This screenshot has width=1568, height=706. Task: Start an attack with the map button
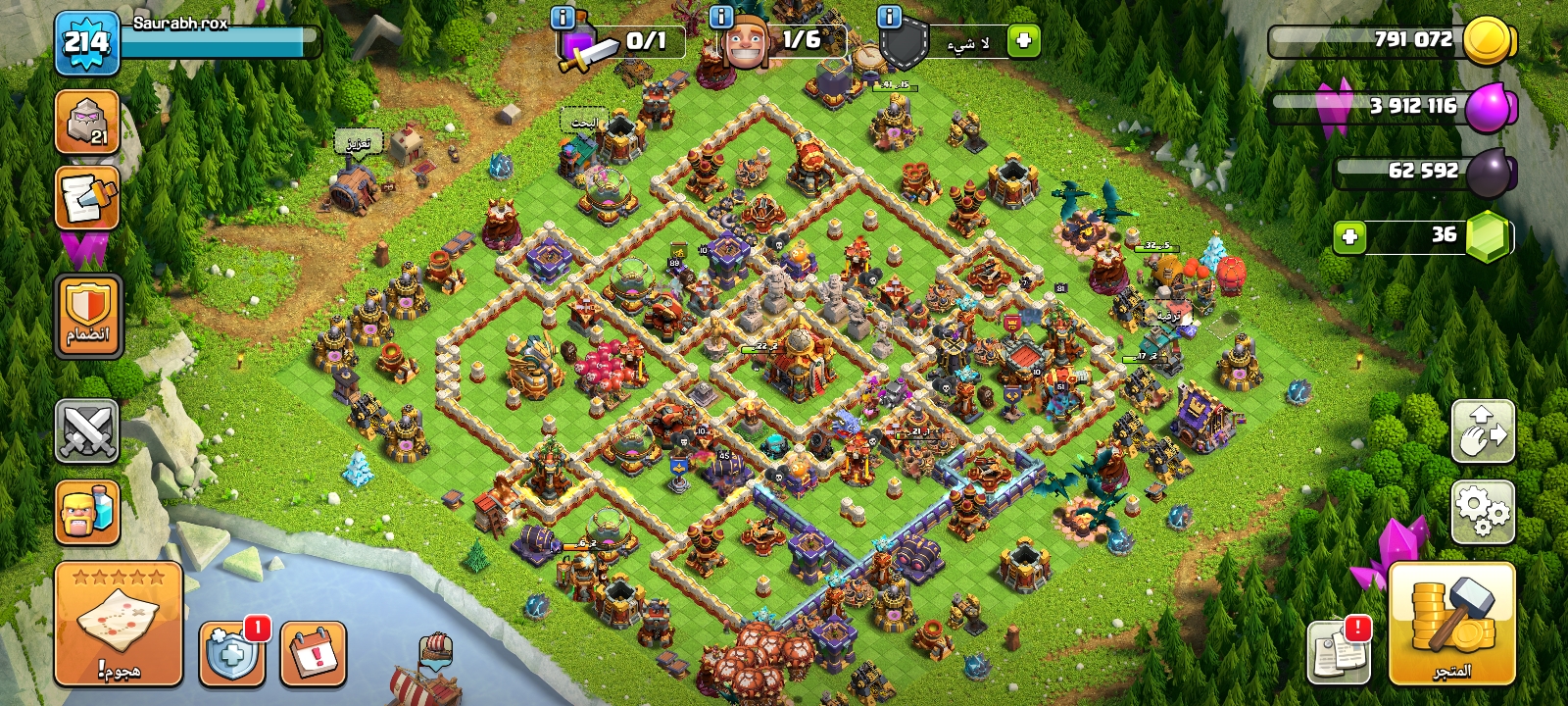(x=119, y=624)
